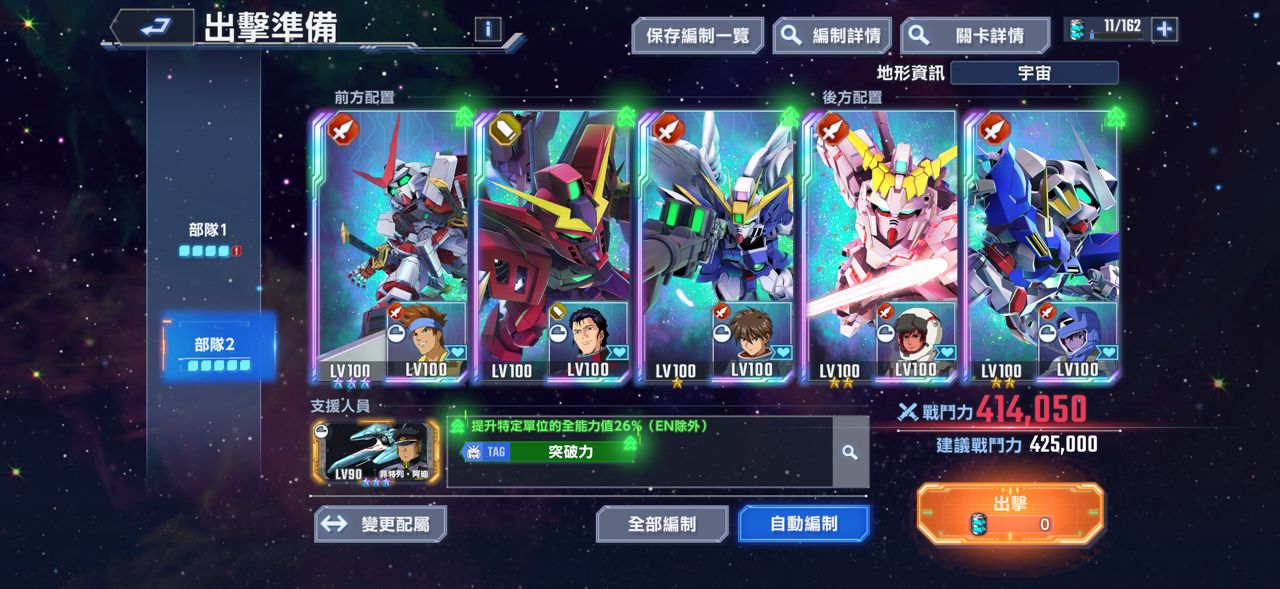Open 保存編制一覽 saved formations list
Image resolution: width=1280 pixels, height=589 pixels.
698,36
